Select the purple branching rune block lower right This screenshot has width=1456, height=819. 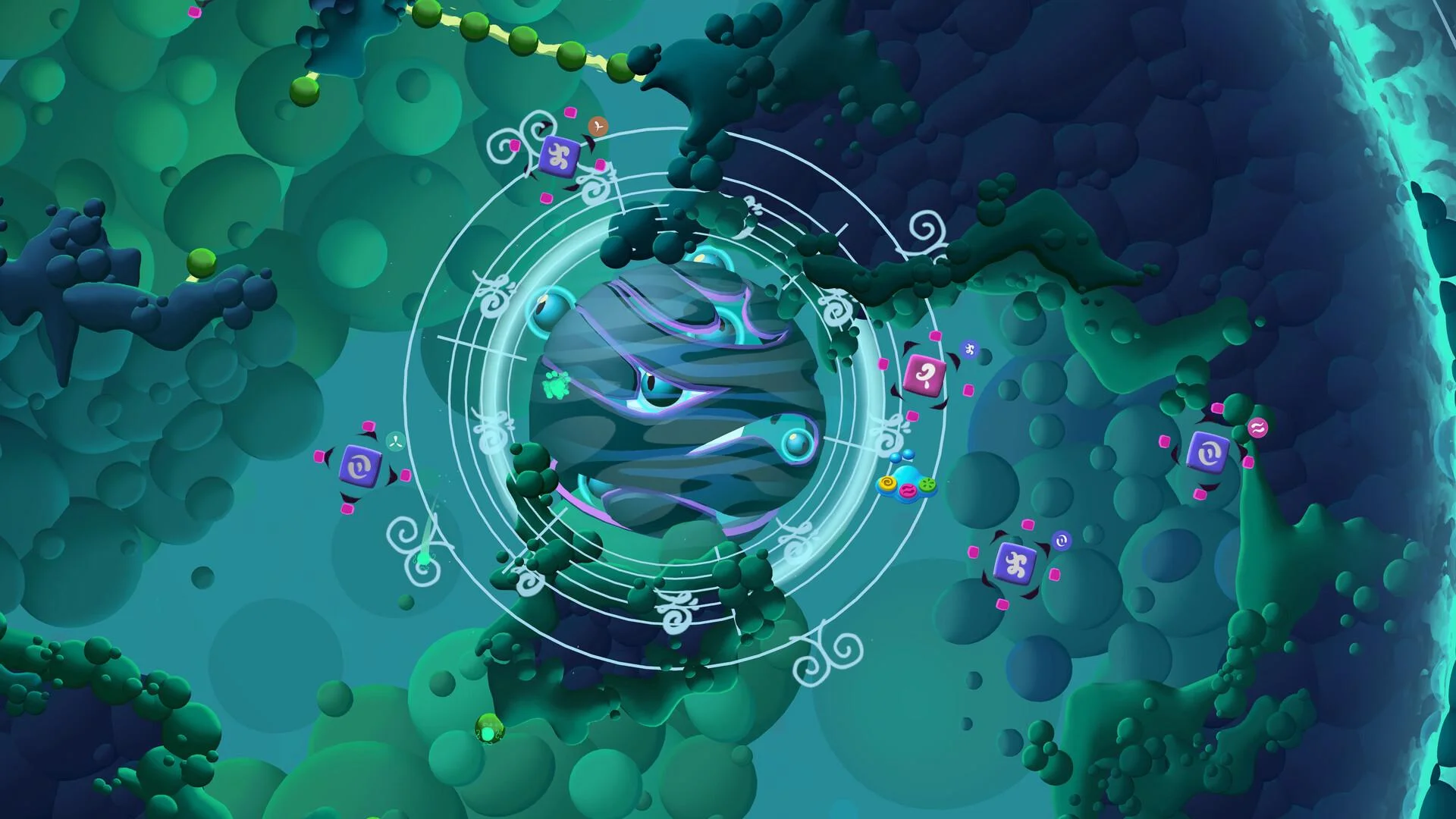[1016, 565]
